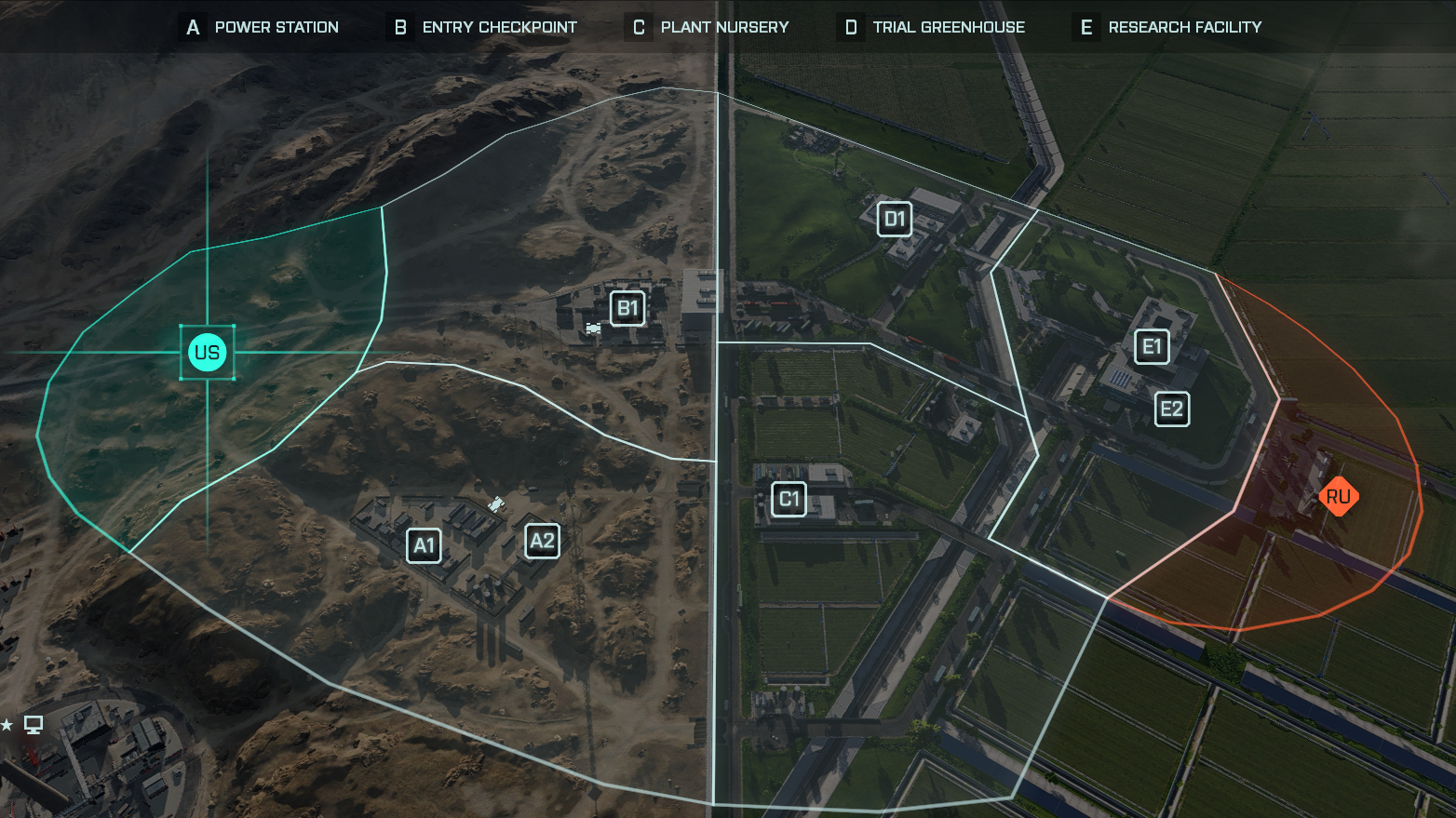Click the RU headquarters diamond marker
1456x818 pixels.
pos(1339,497)
